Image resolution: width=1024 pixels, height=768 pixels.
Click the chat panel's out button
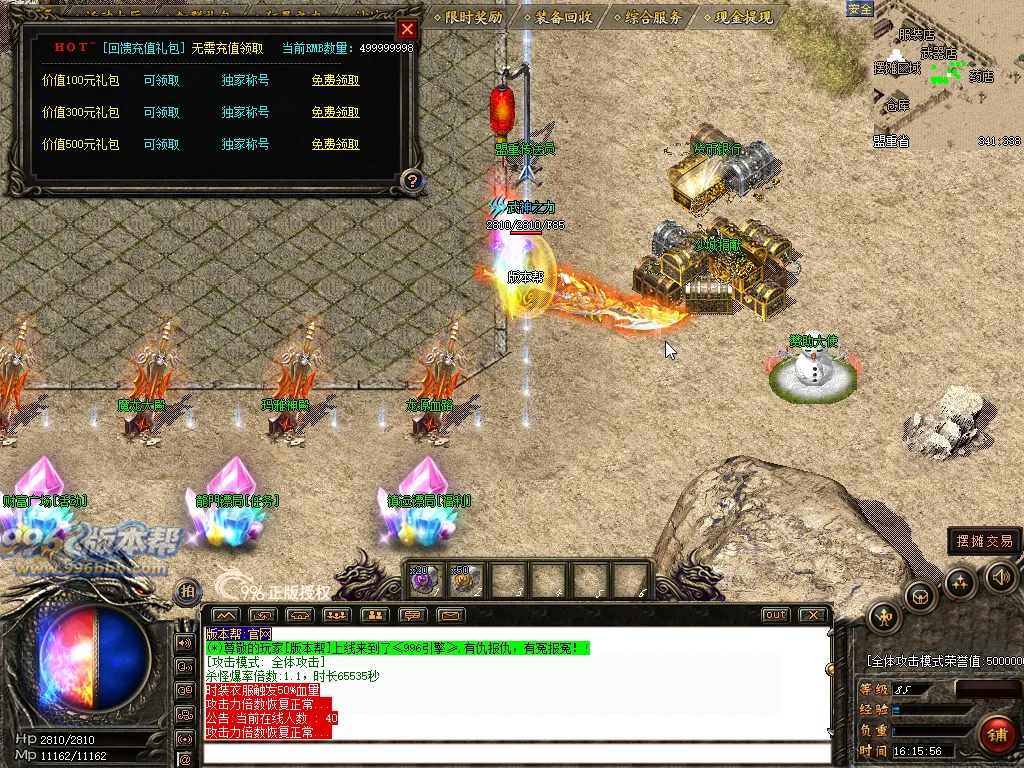pos(775,615)
